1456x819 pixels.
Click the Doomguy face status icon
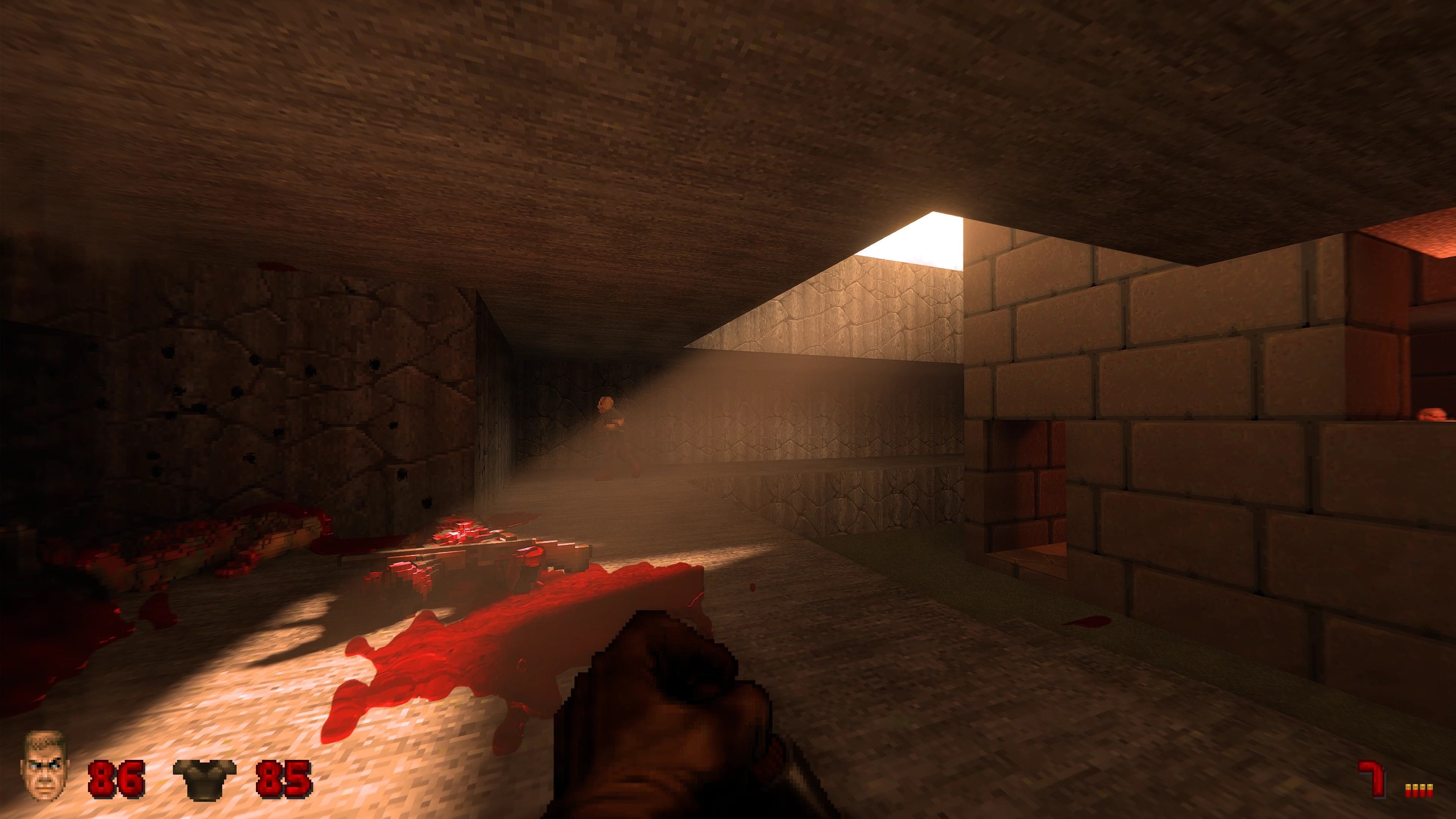point(44,766)
